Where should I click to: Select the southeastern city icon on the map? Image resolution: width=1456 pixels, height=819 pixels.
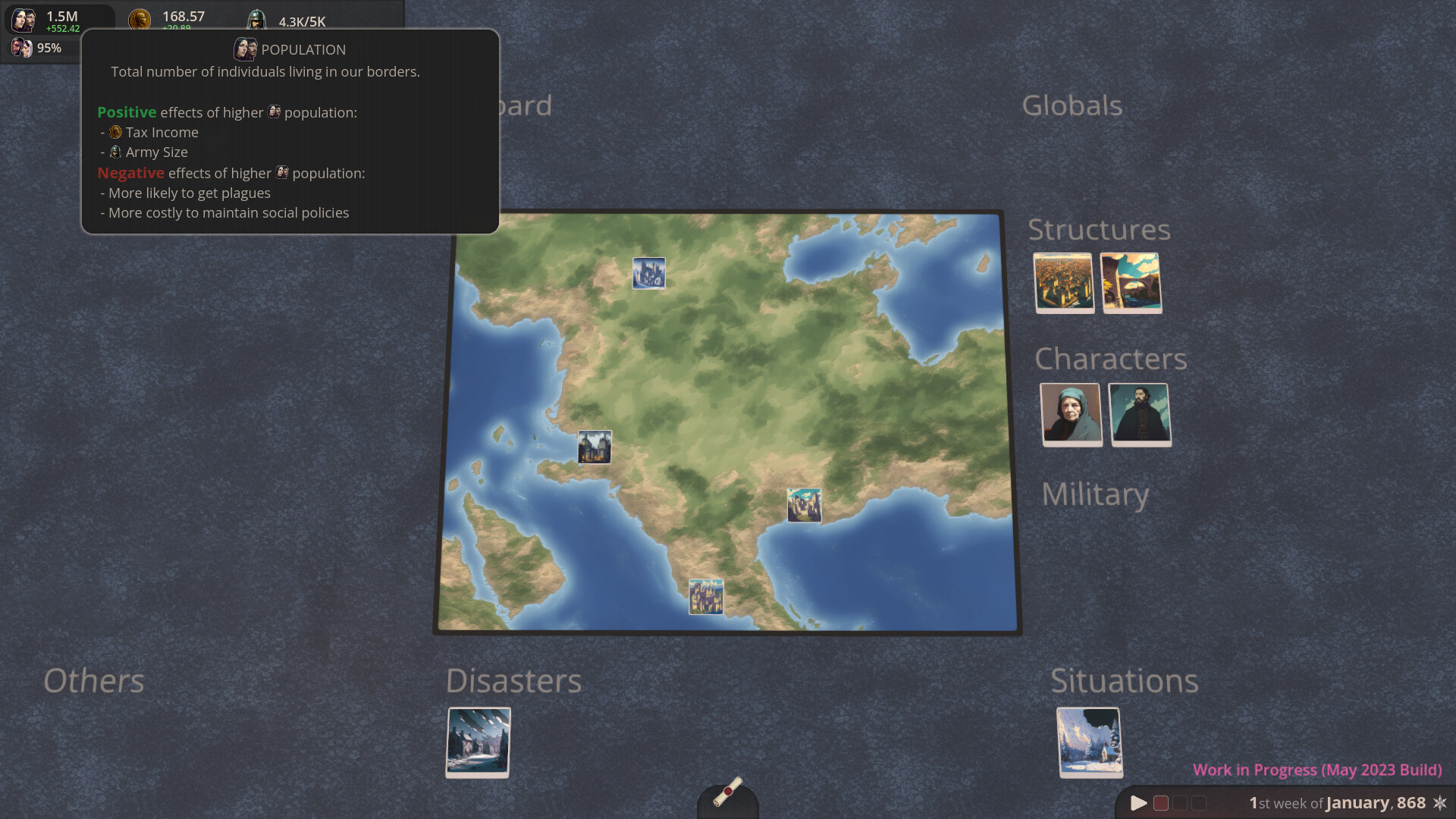click(804, 506)
